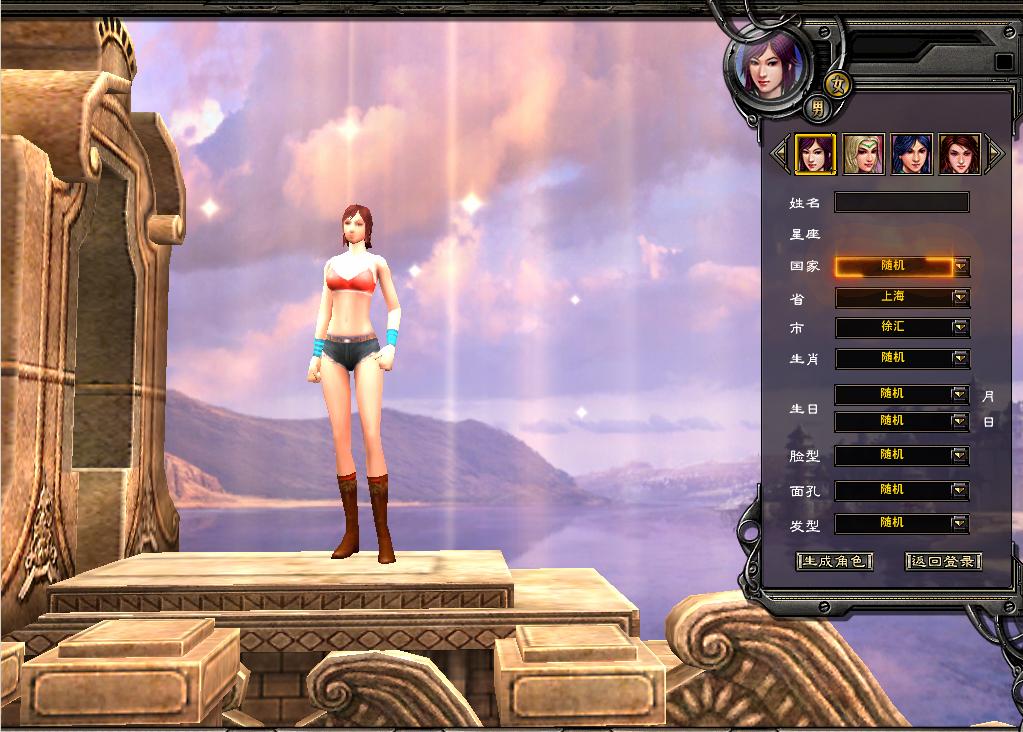Select the male (男) gender button
This screenshot has width=1023, height=732.
click(x=817, y=107)
